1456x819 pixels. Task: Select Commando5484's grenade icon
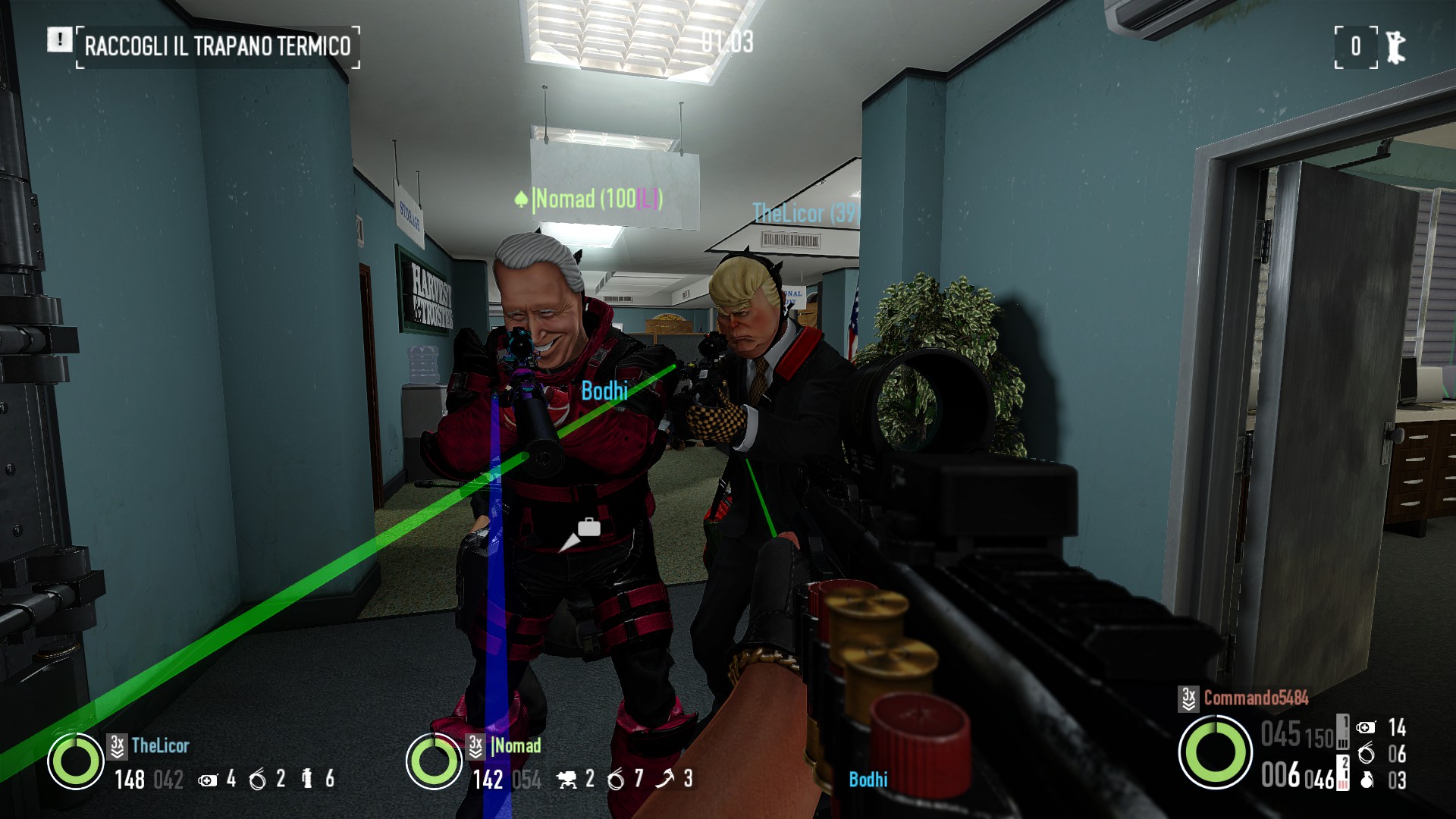[x=1367, y=780]
